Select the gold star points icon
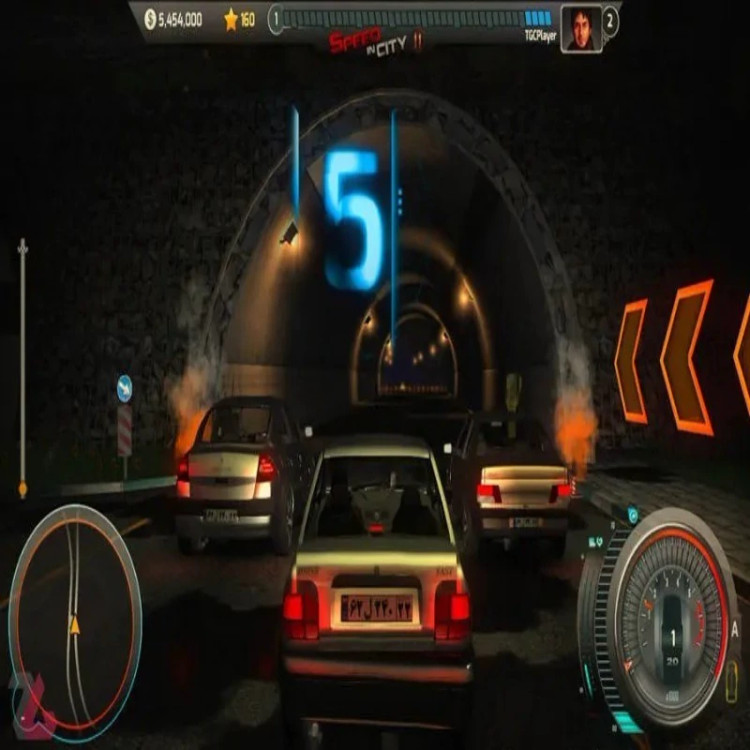 coord(230,19)
